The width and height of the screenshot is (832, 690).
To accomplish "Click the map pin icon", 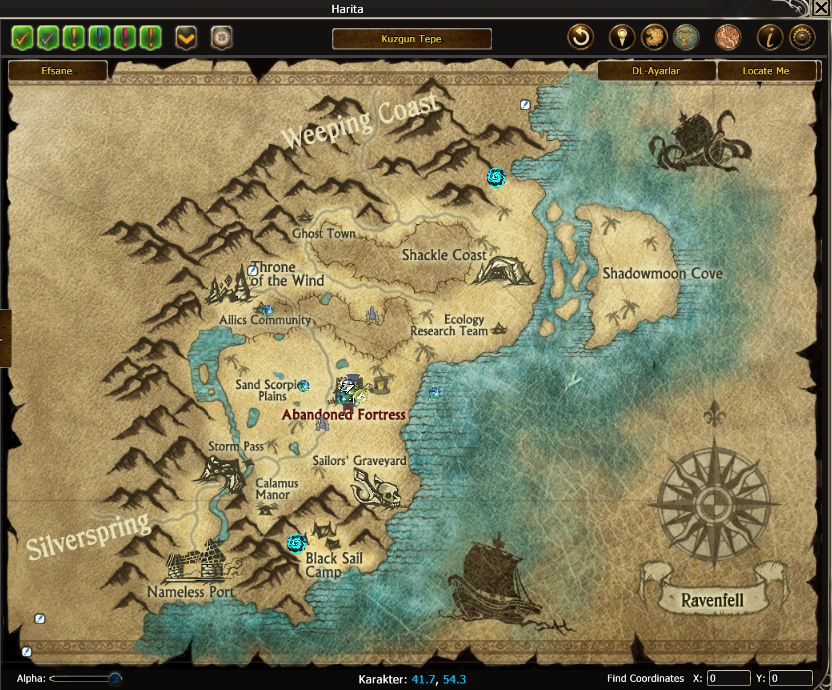I will pyautogui.click(x=622, y=38).
